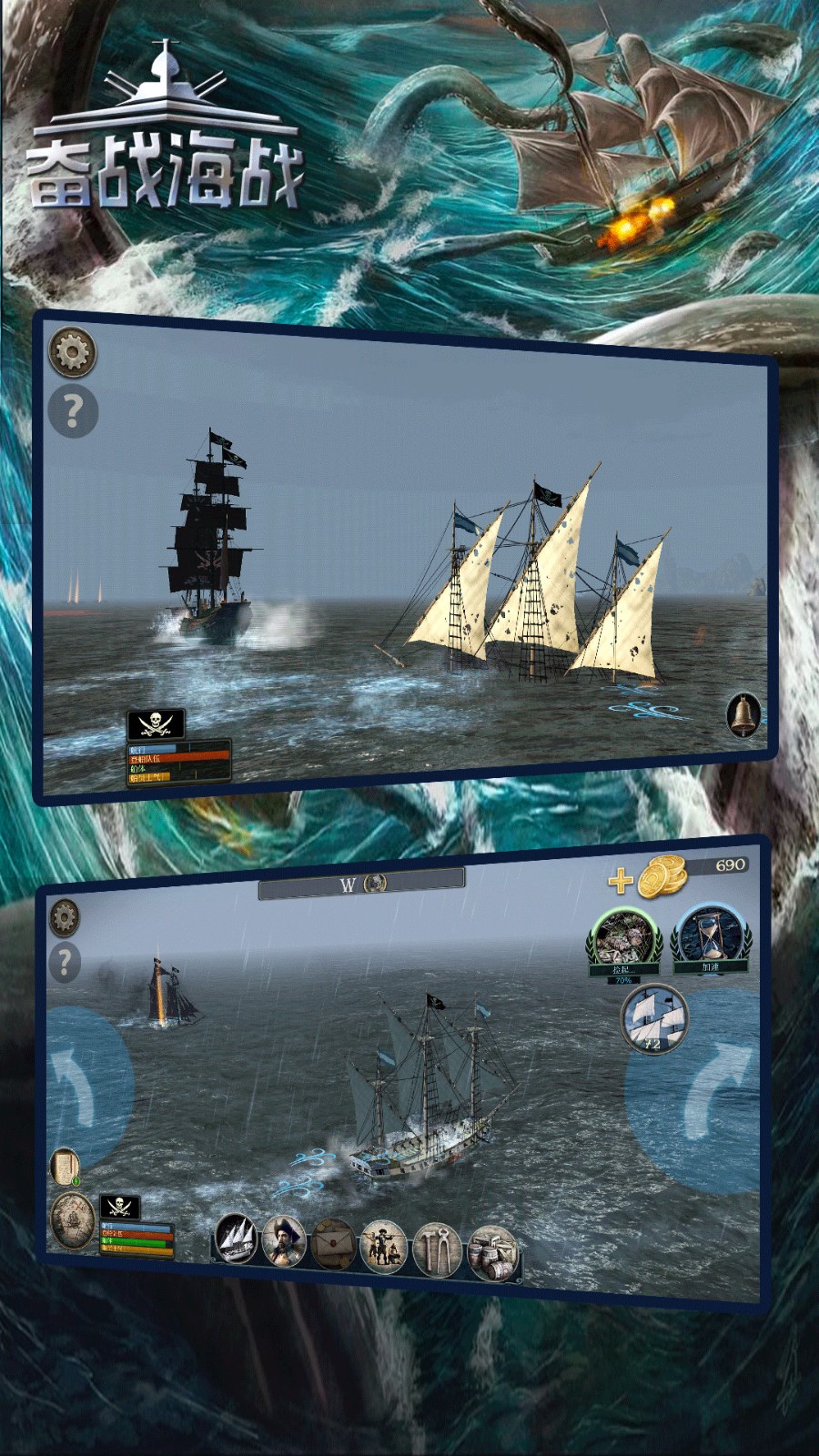This screenshot has width=819, height=1456.
Task: Open the treasure map globe
Action: point(71,1222)
